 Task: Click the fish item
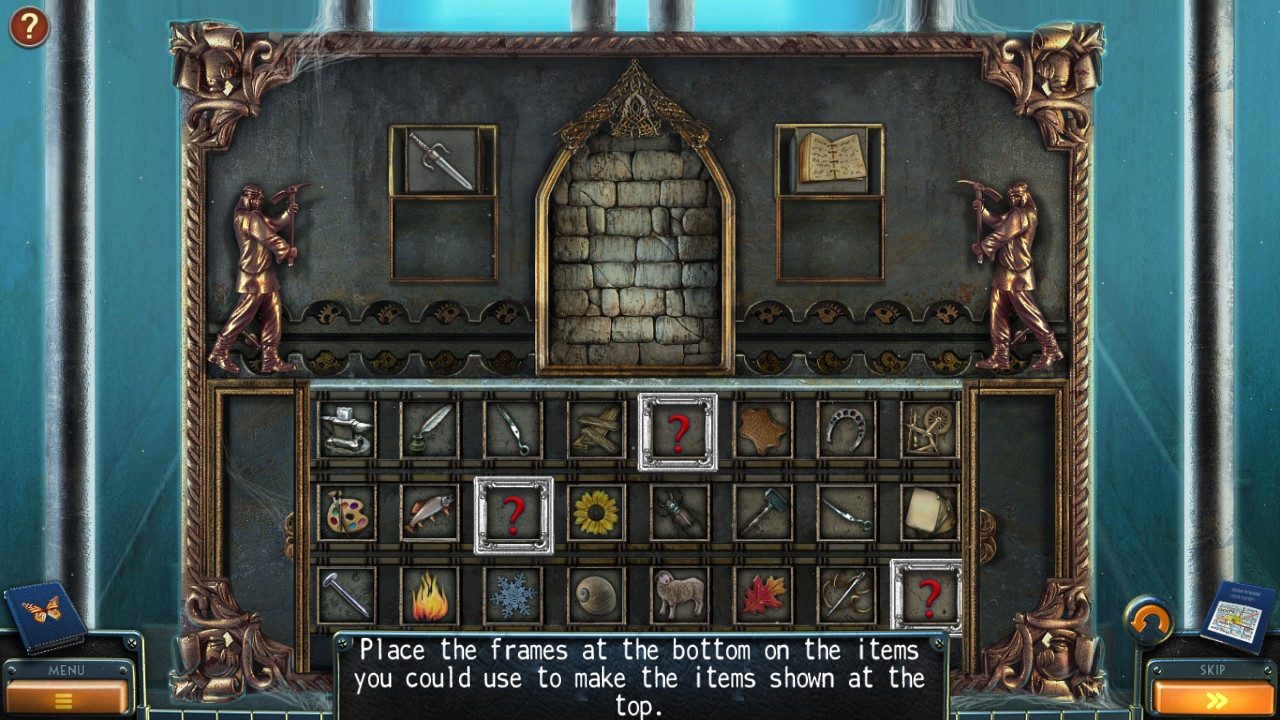(x=428, y=512)
